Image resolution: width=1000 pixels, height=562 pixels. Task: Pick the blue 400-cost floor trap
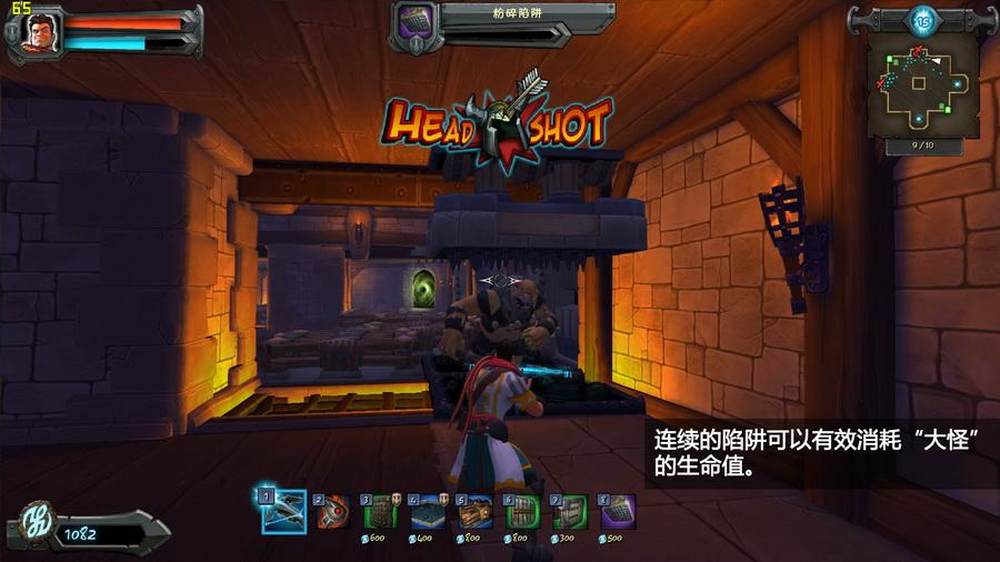(429, 511)
